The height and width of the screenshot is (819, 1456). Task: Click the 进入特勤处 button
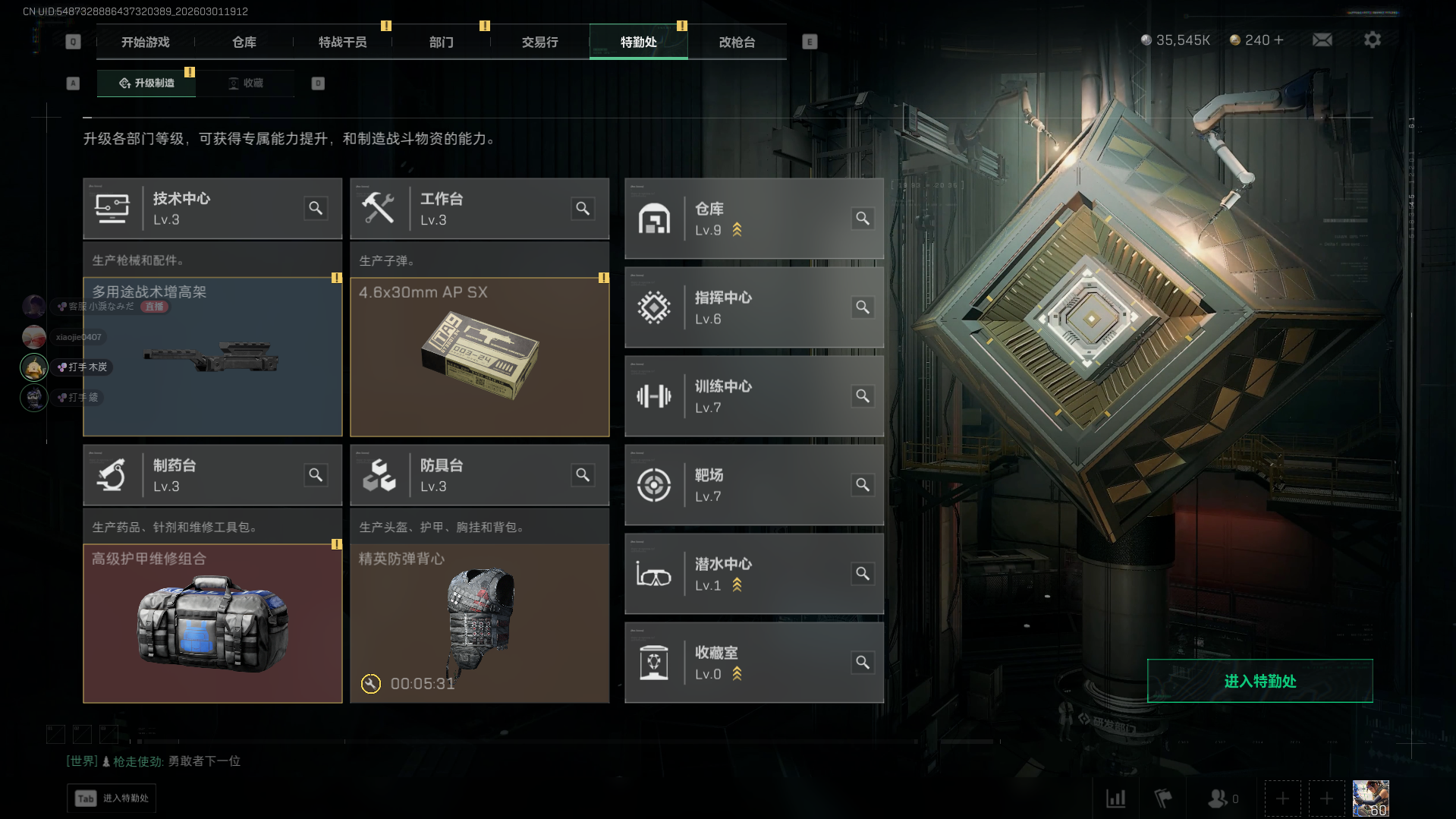point(1259,681)
